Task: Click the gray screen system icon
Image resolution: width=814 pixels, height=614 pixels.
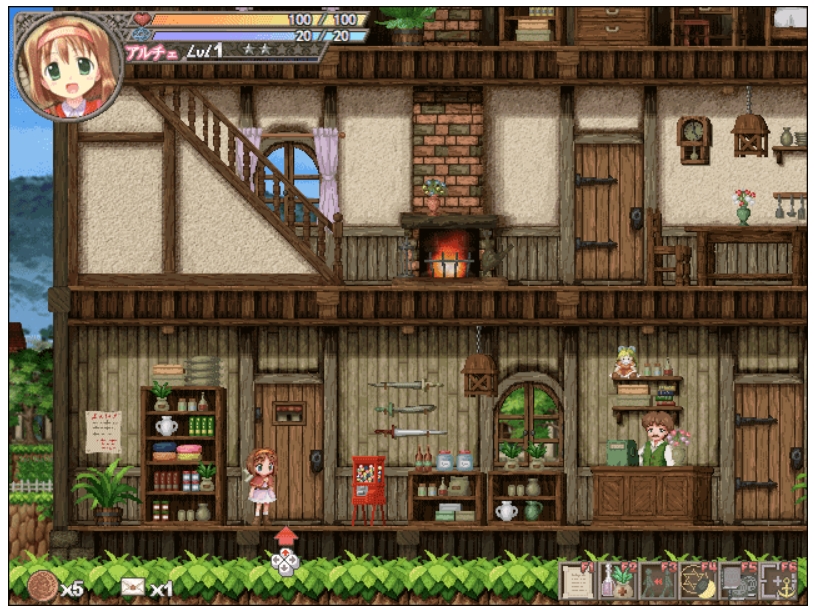Action: pos(738,581)
